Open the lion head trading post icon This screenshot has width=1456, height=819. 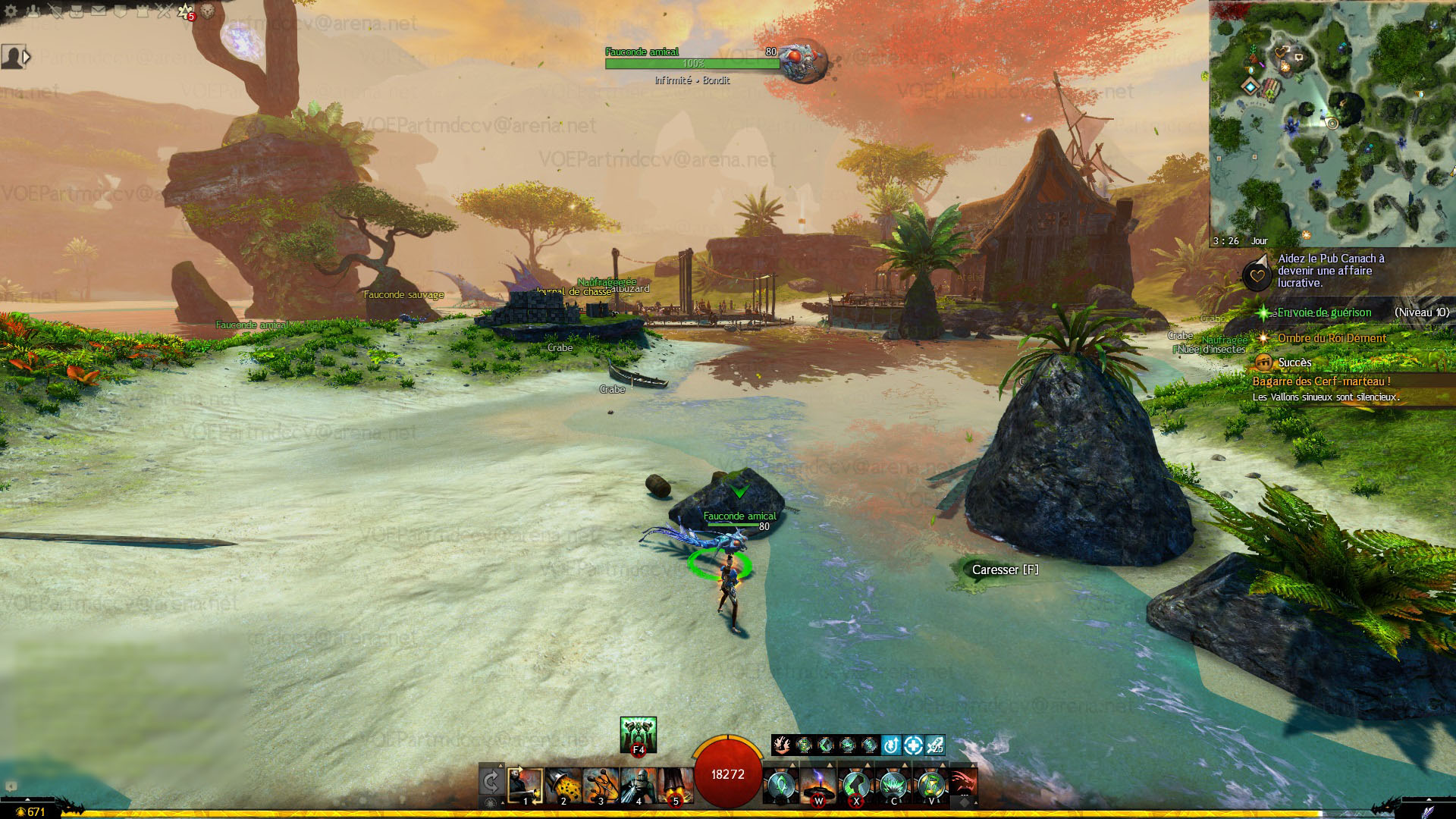coord(207,11)
